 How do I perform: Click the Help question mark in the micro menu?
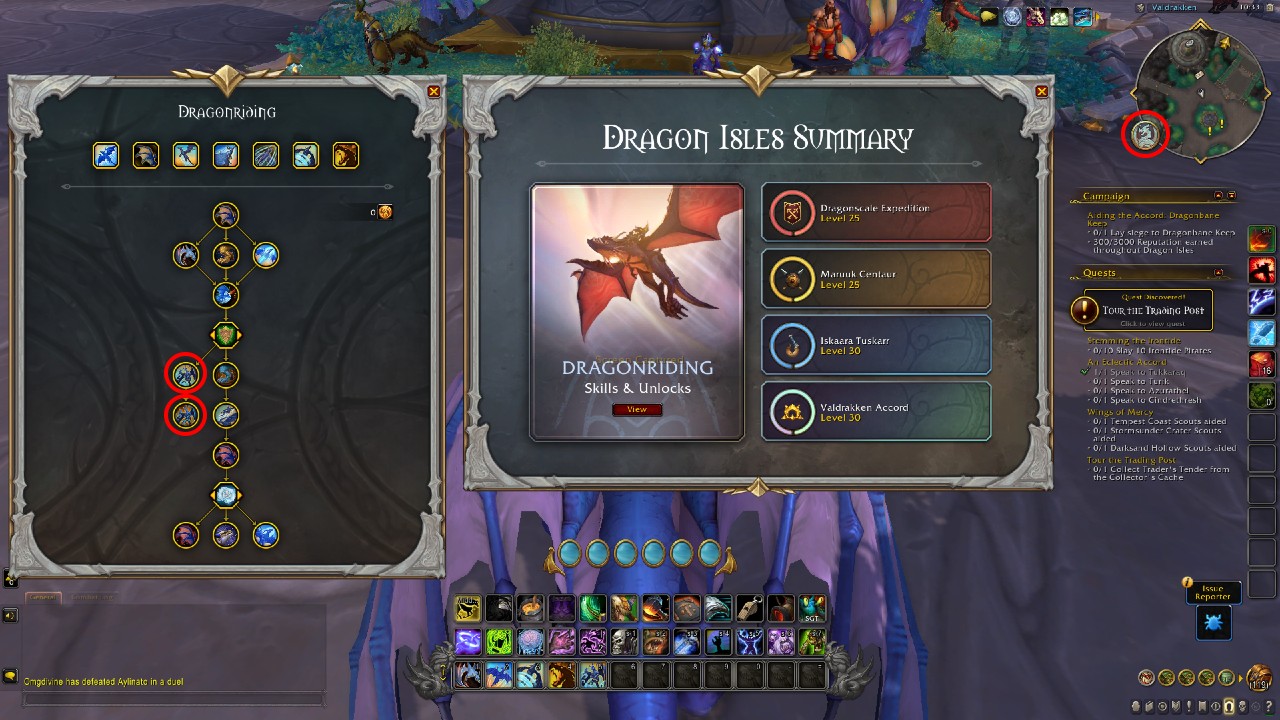(1269, 707)
